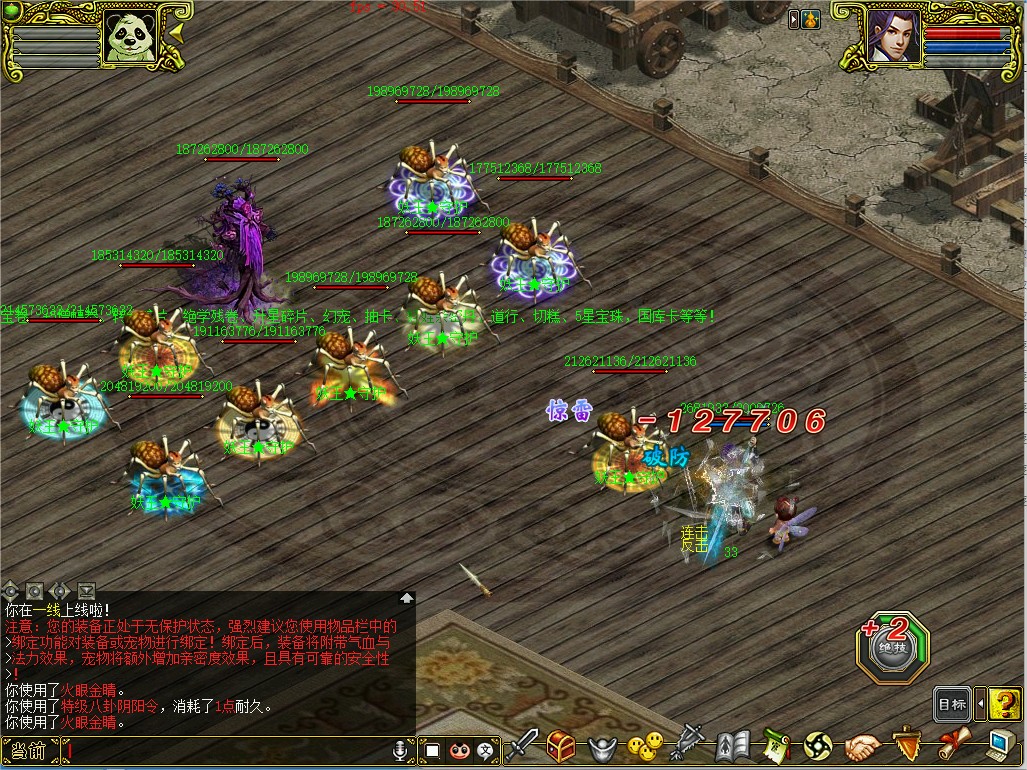Expand the chat log with the up arrow
This screenshot has width=1027, height=770.
pyautogui.click(x=407, y=598)
